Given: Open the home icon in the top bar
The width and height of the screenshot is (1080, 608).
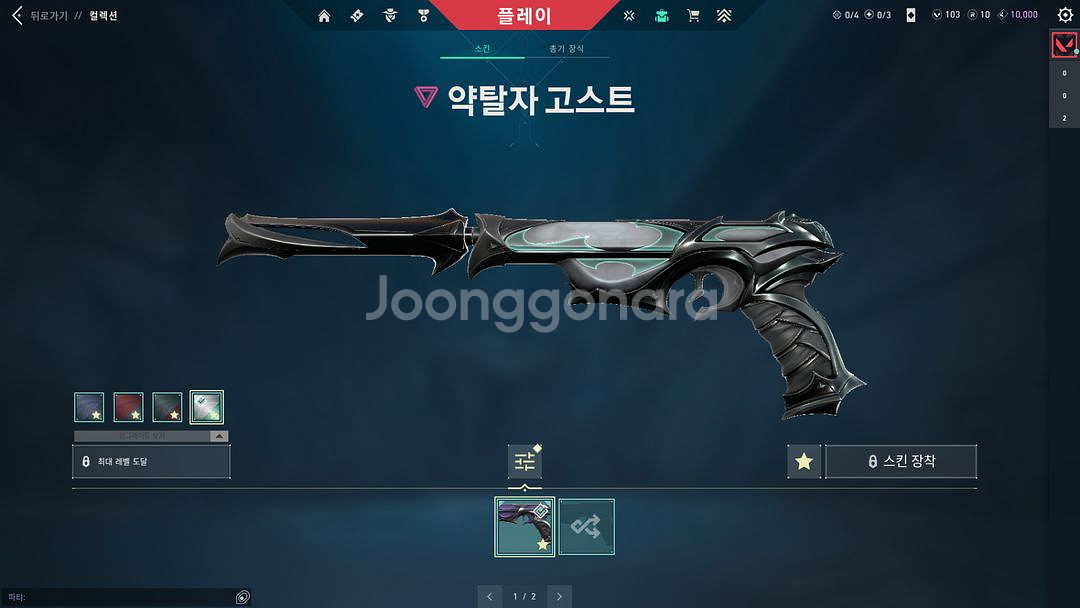Looking at the screenshot, I should point(324,15).
